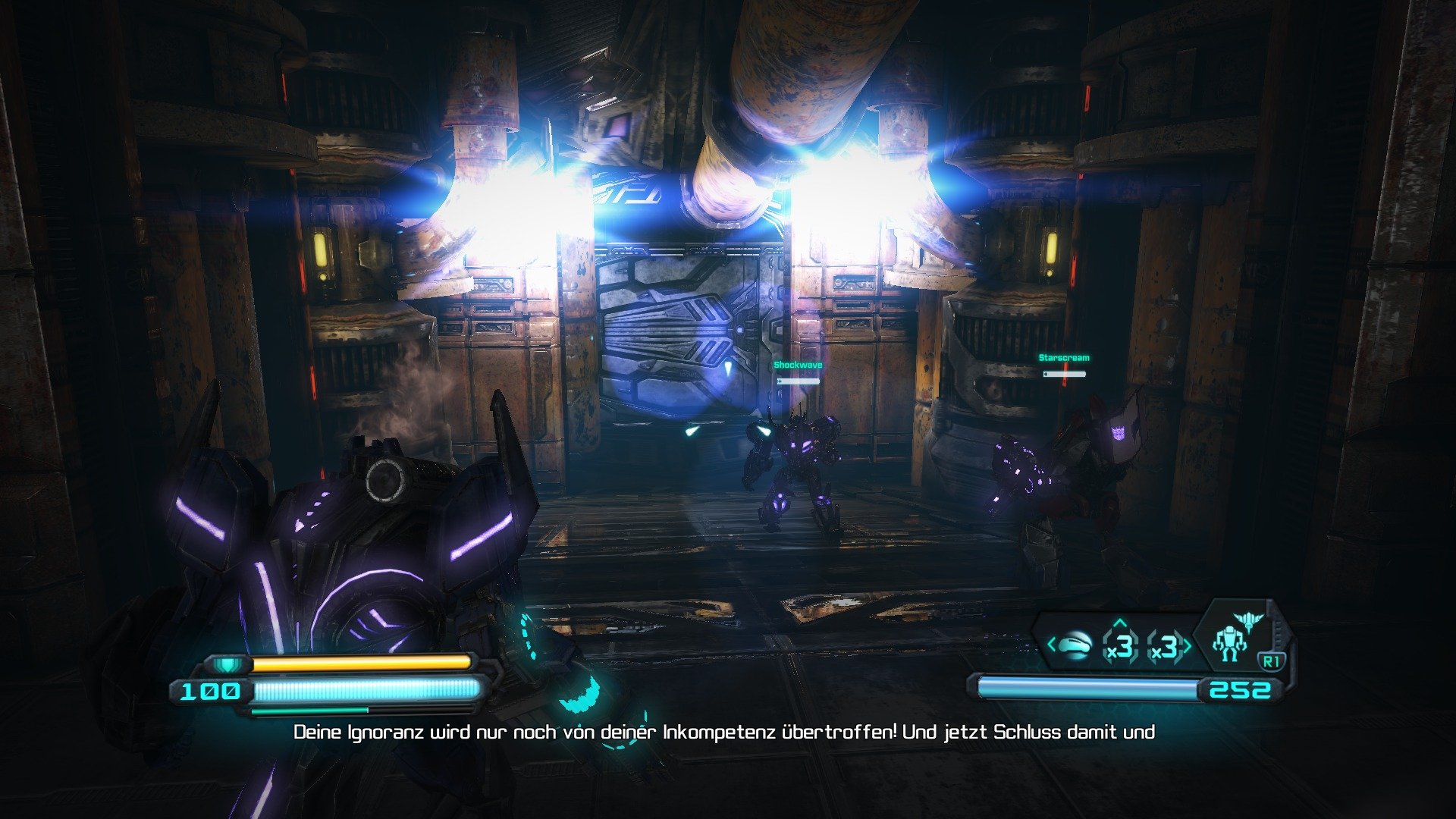This screenshot has width=1456, height=819.
Task: Click the right chevron after the x3 counter
Action: 1188,645
